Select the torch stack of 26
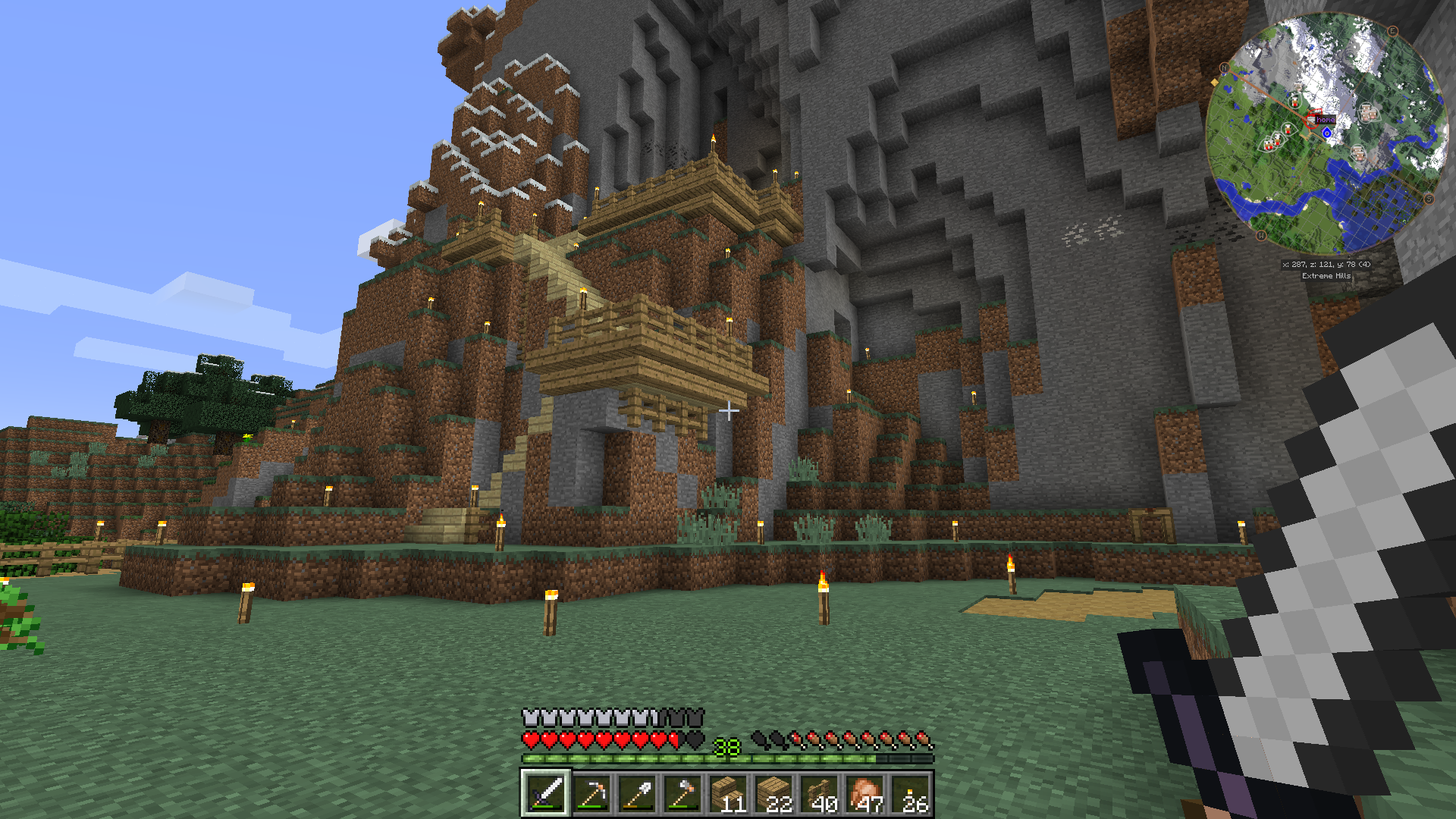This screenshot has width=1456, height=819. pos(909,794)
